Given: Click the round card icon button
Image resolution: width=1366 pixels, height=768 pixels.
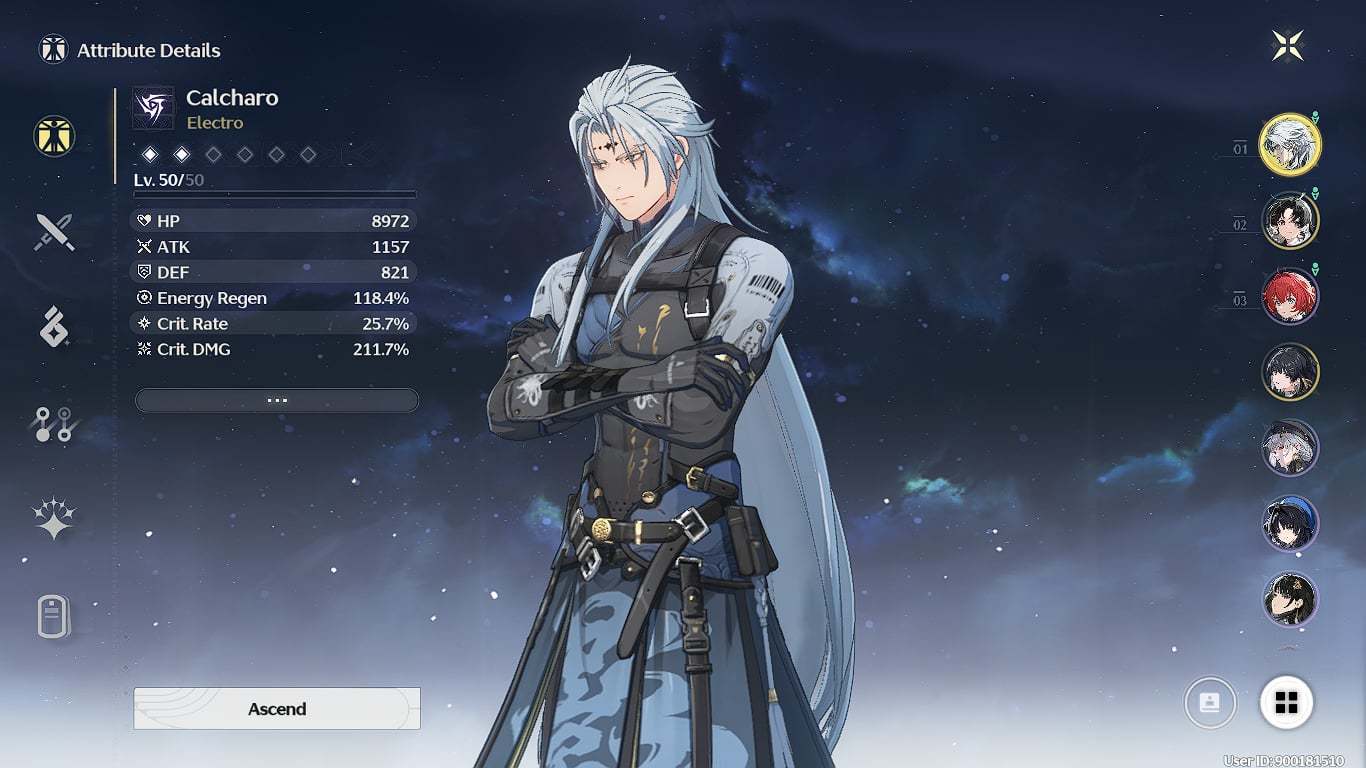Looking at the screenshot, I should click(1210, 703).
